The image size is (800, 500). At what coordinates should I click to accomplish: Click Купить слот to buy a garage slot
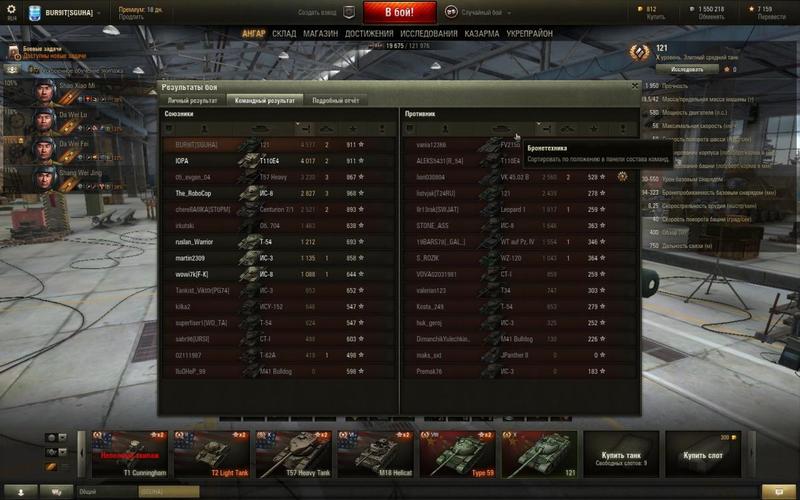(x=704, y=456)
